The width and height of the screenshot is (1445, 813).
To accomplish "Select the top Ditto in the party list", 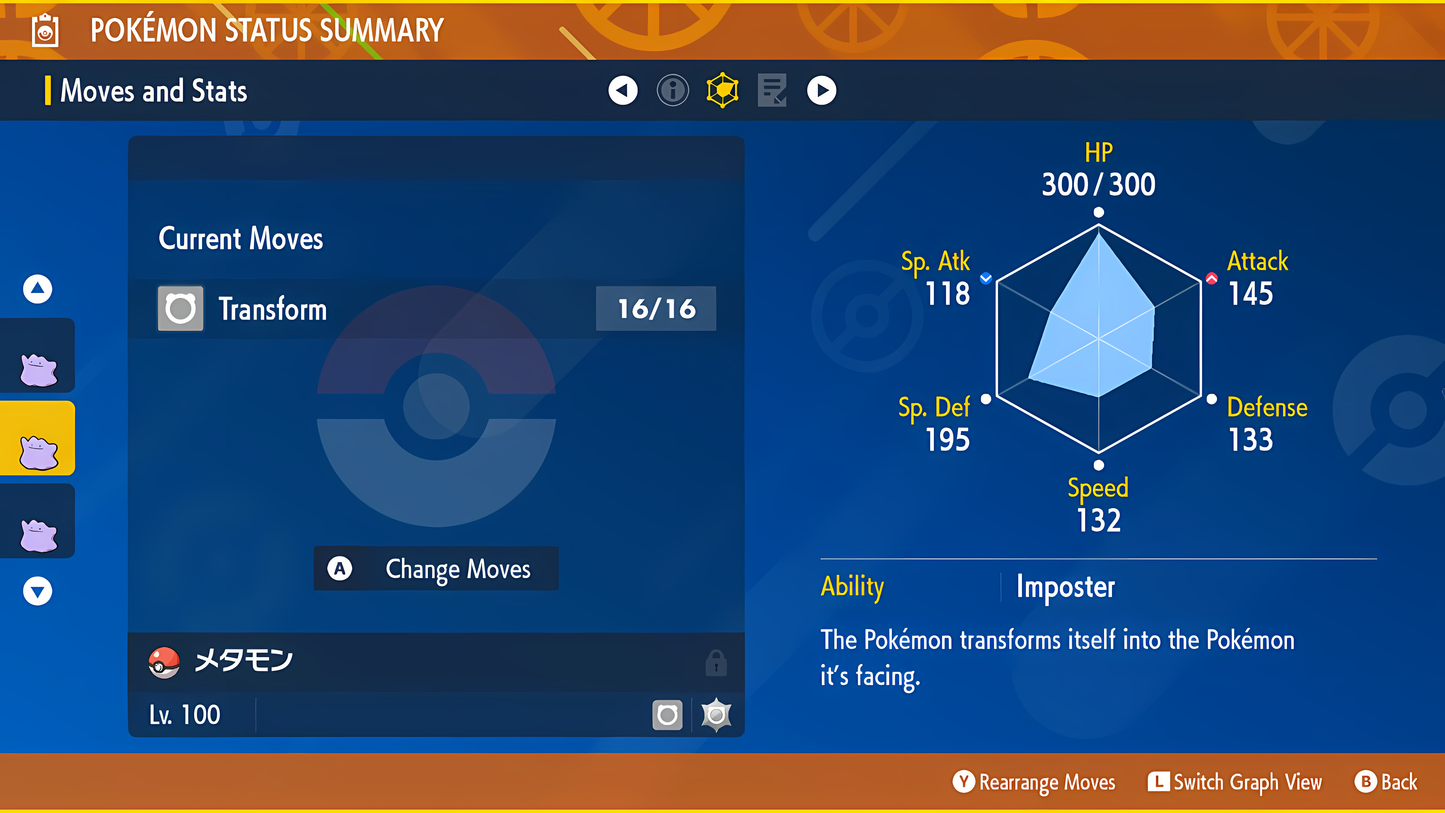I will point(38,355).
